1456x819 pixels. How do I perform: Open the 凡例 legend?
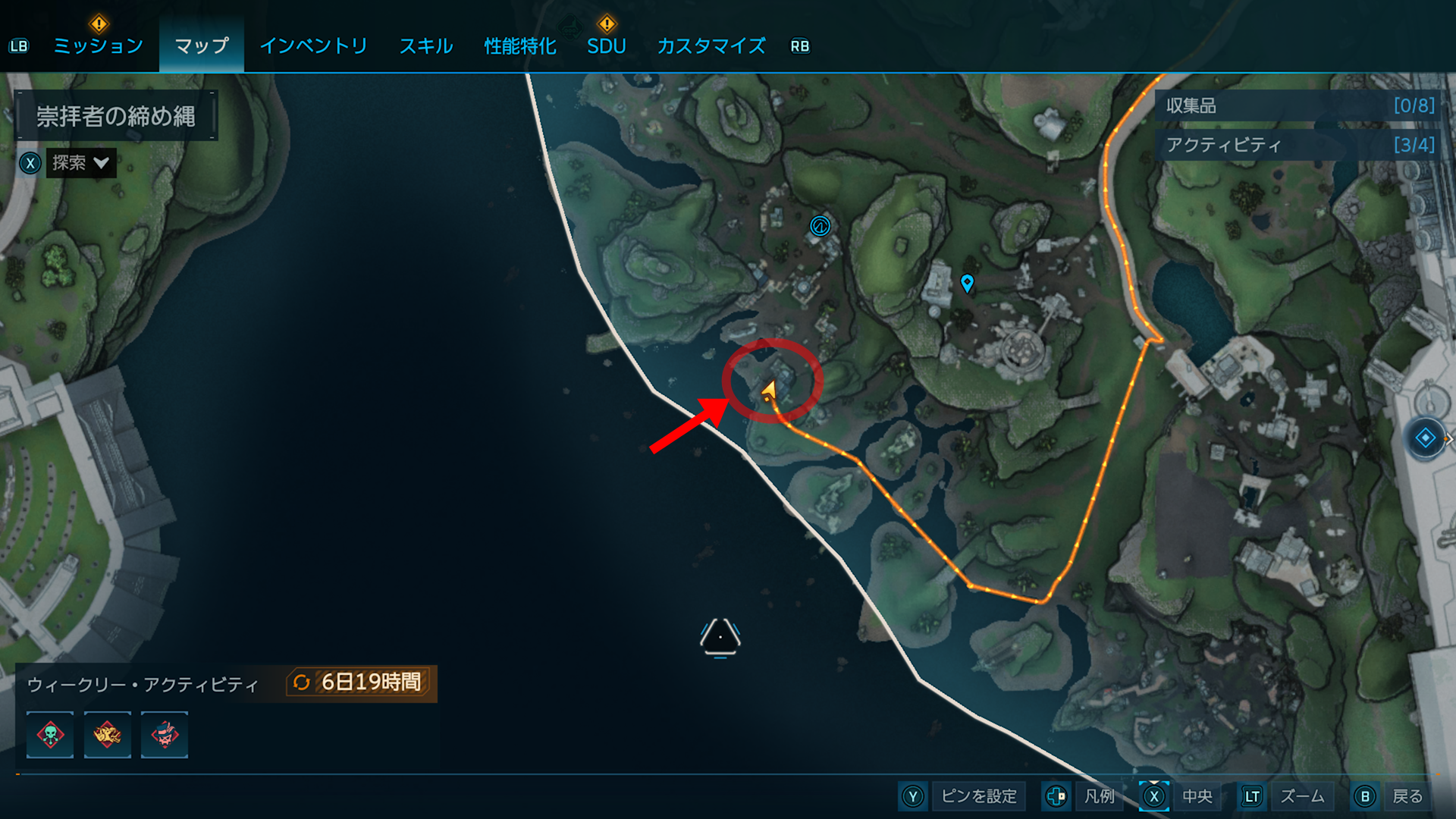point(1099,796)
